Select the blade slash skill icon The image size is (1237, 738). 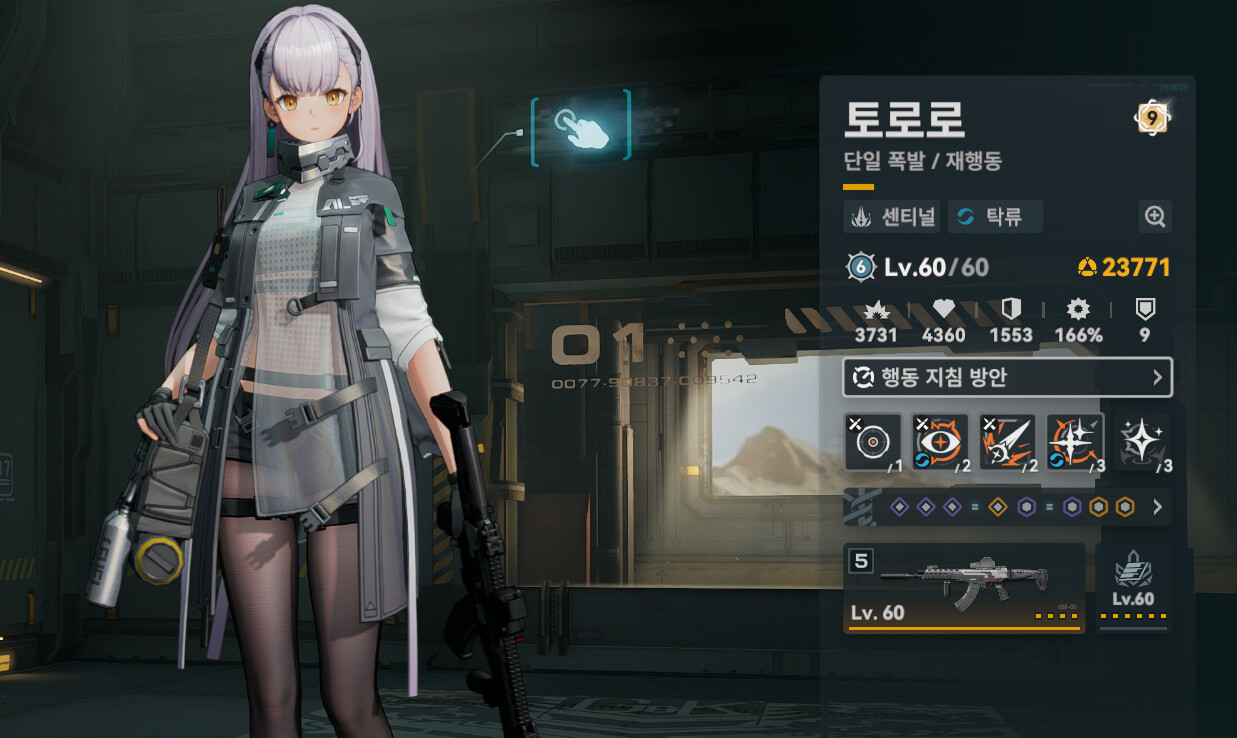(x=1008, y=441)
